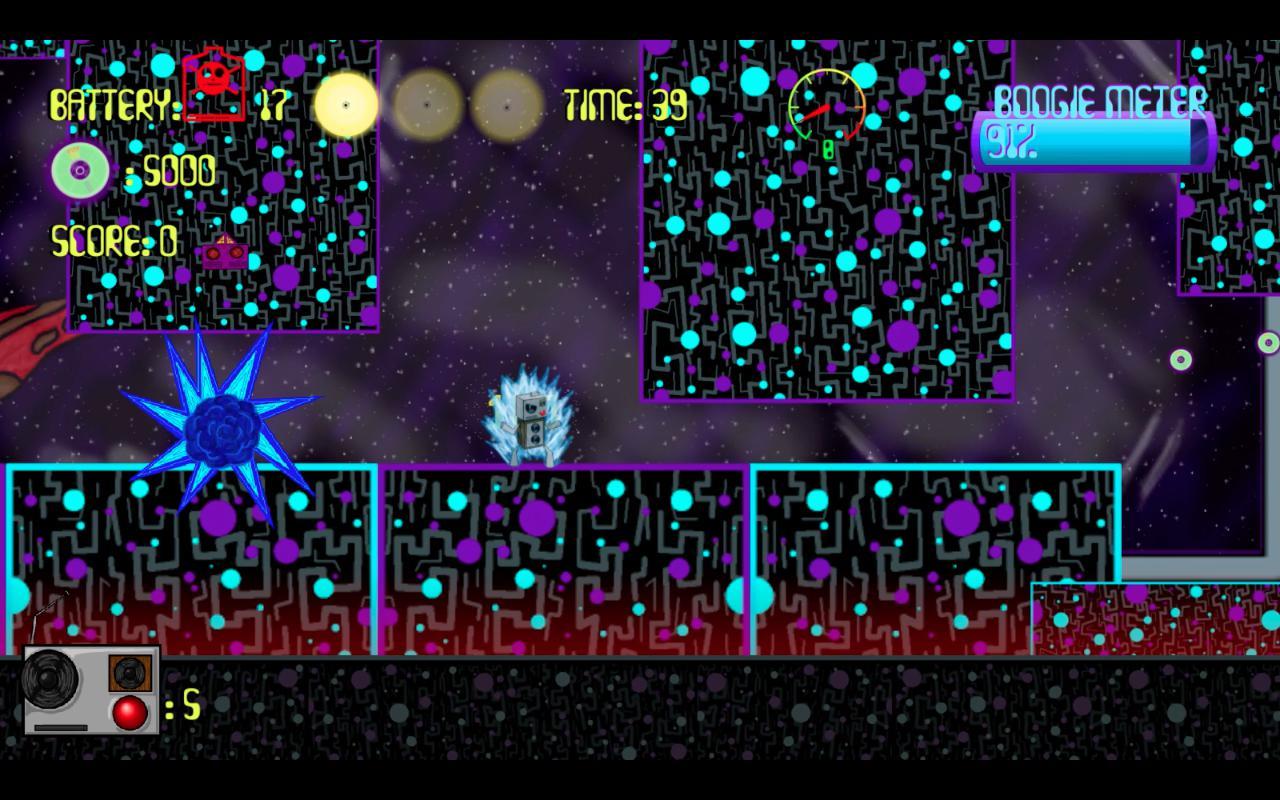1280x800 pixels.
Task: Click the leftmost faded orb of the three
Action: click(x=425, y=105)
